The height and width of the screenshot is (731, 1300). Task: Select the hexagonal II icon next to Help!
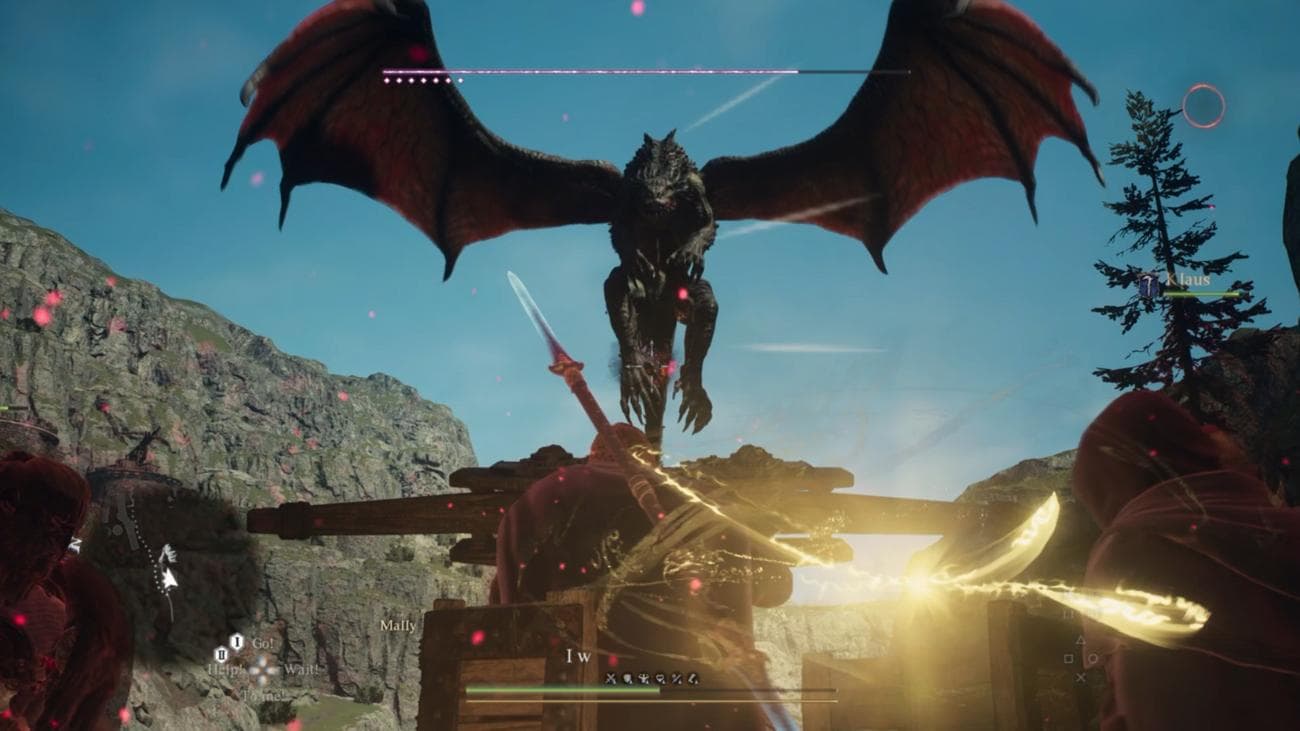[221, 655]
